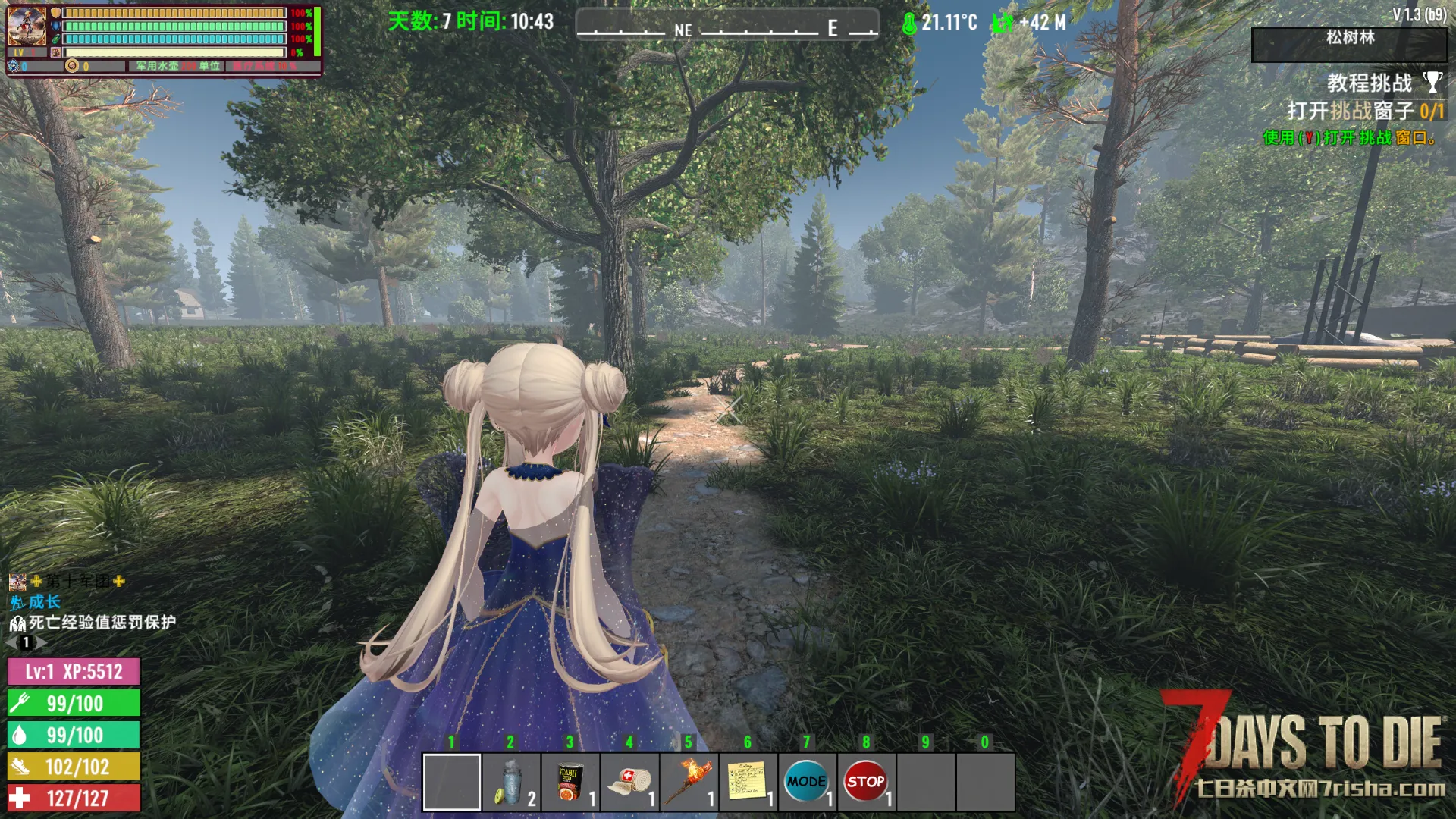Click the right arrow of buff pager
Image resolution: width=1456 pixels, height=819 pixels.
point(42,642)
